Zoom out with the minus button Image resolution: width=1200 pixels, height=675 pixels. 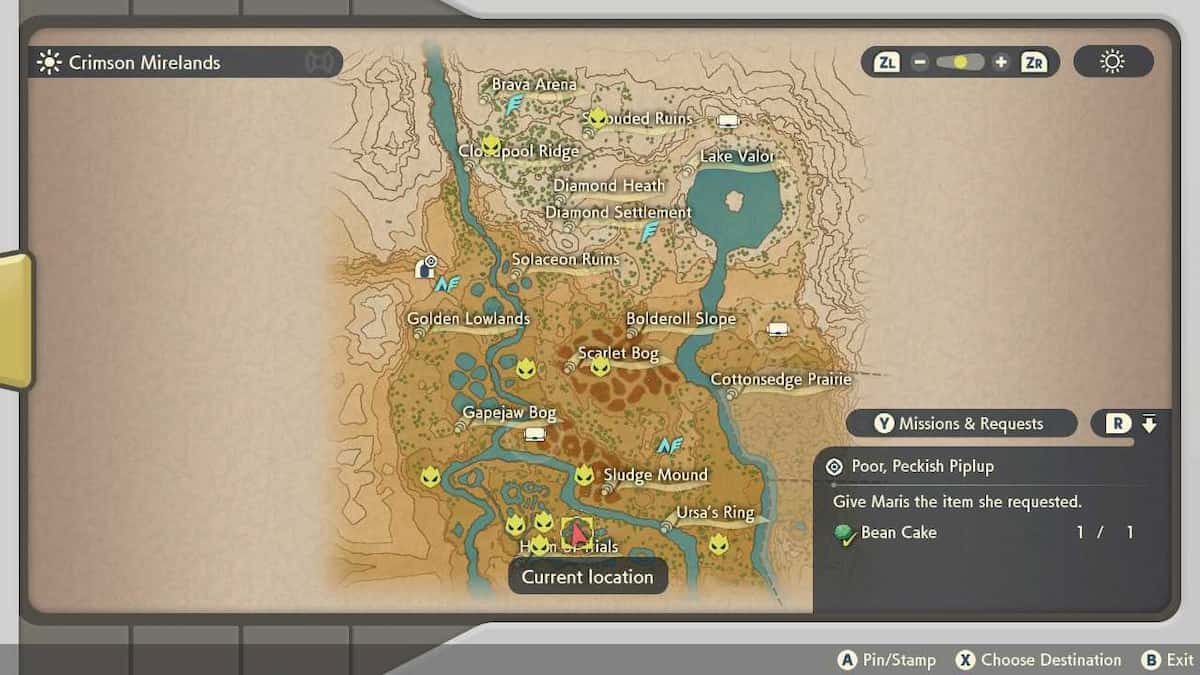point(919,62)
